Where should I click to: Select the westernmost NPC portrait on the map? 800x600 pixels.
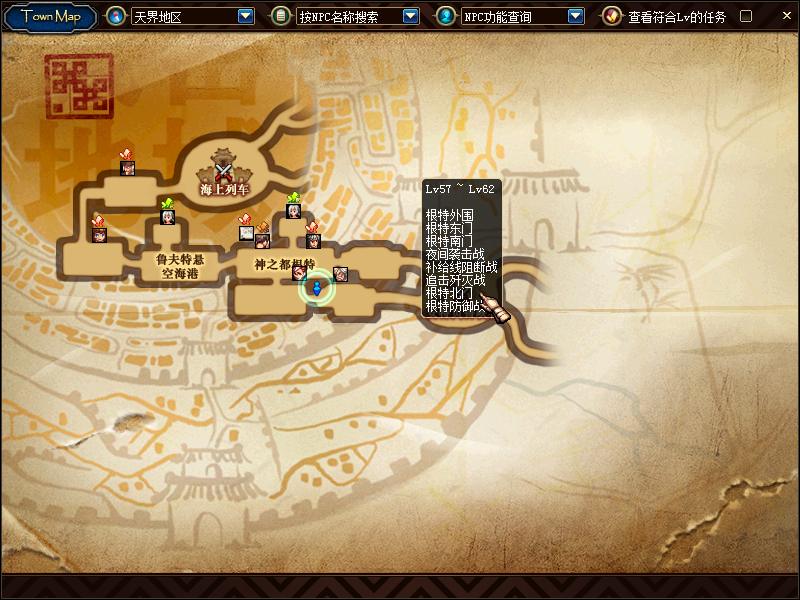click(99, 234)
